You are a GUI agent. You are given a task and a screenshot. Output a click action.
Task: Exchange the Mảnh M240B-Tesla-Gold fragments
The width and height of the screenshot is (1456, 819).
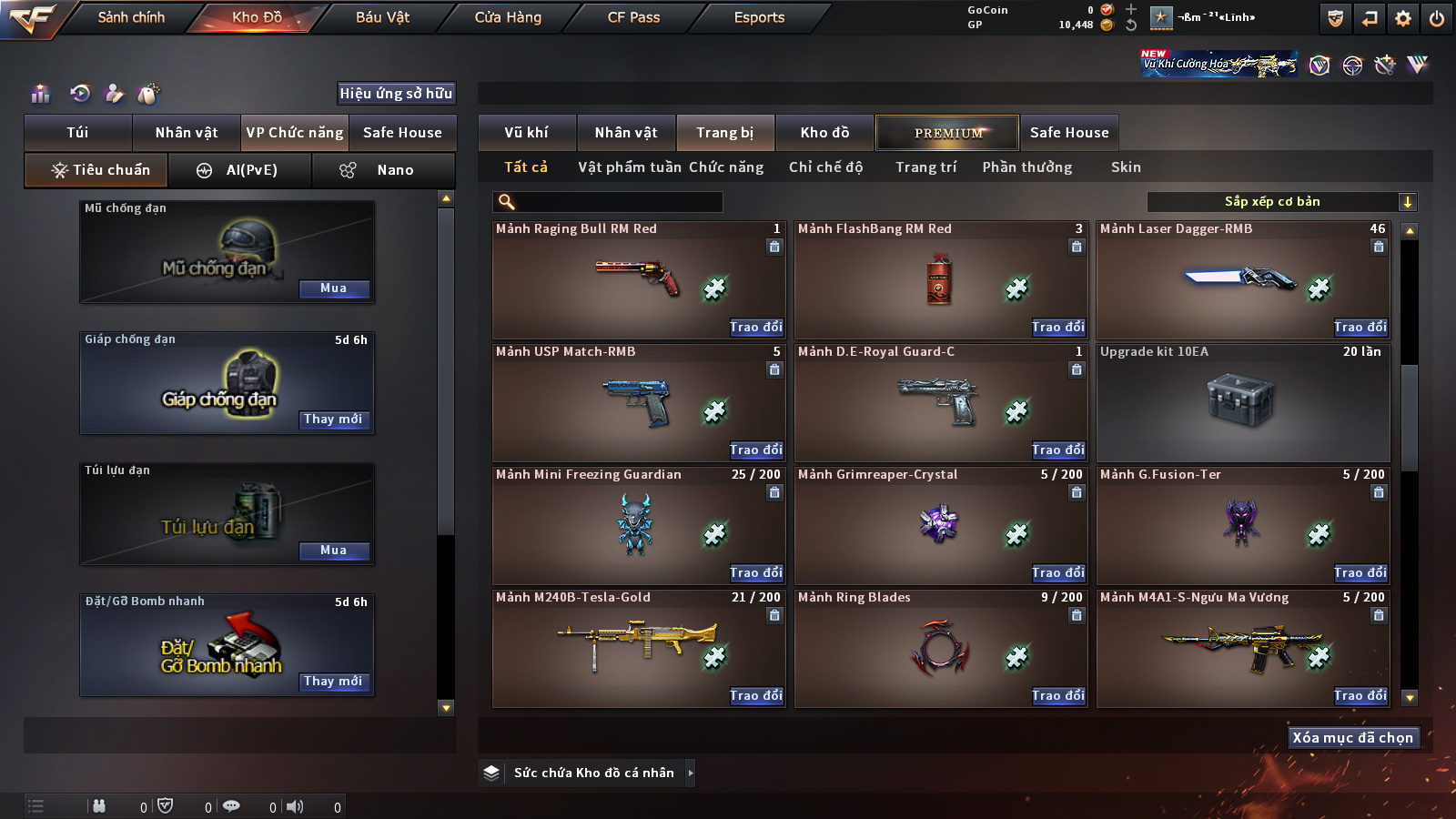coord(755,695)
